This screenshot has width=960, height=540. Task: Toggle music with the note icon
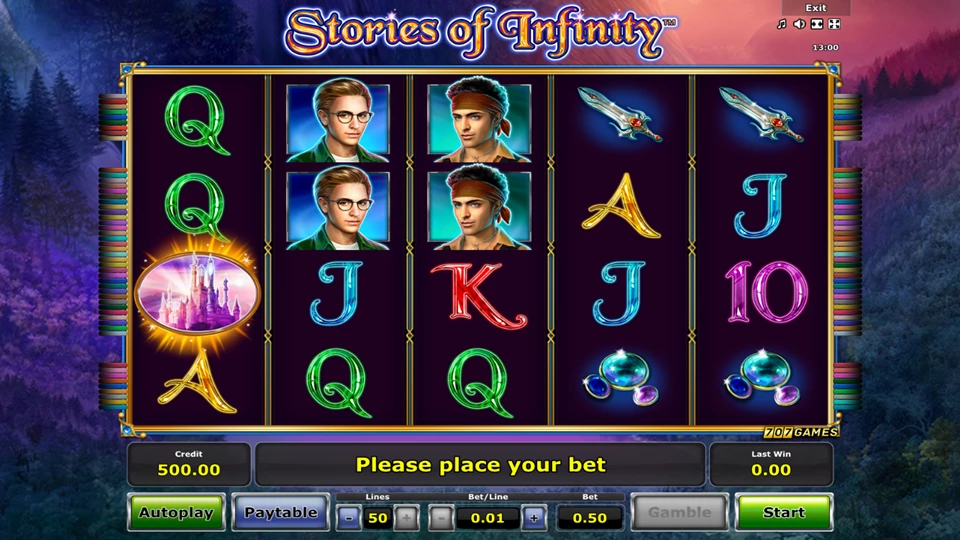click(x=782, y=24)
